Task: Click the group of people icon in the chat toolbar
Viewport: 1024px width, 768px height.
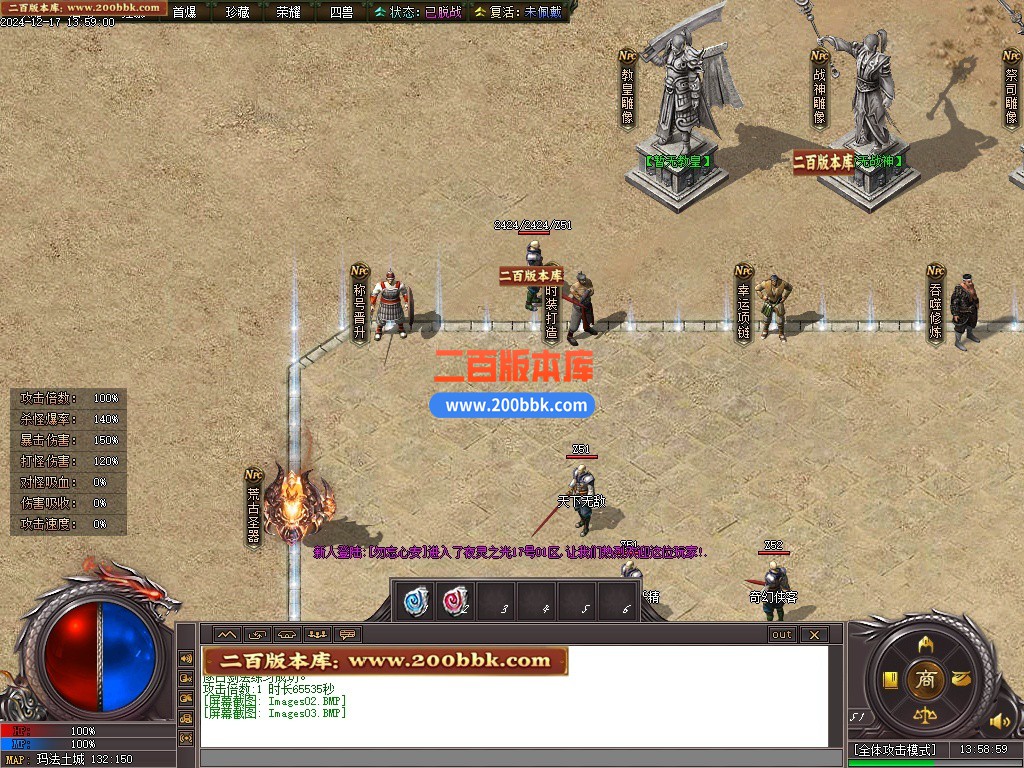Action: coord(317,634)
